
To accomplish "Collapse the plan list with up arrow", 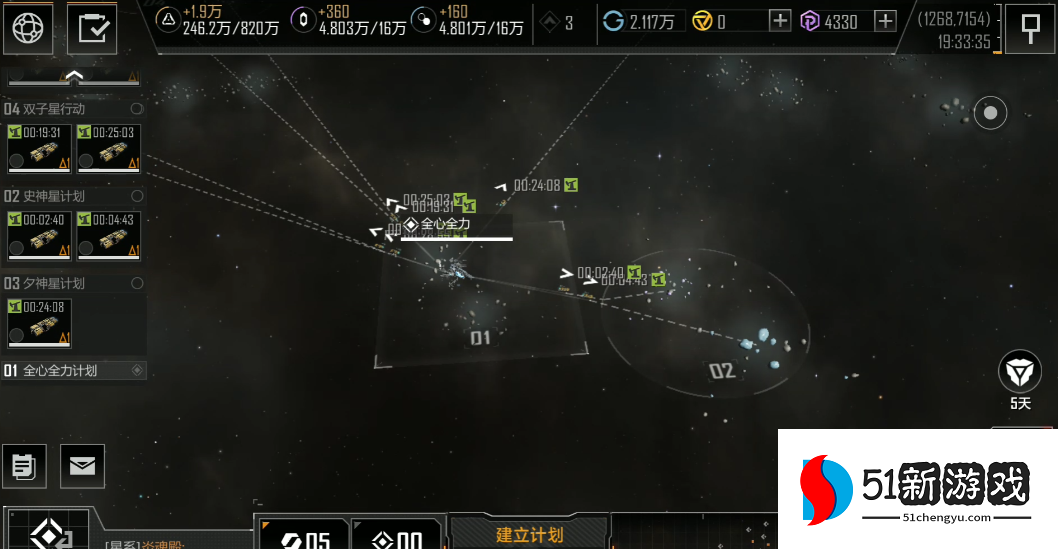I will [x=73, y=76].
